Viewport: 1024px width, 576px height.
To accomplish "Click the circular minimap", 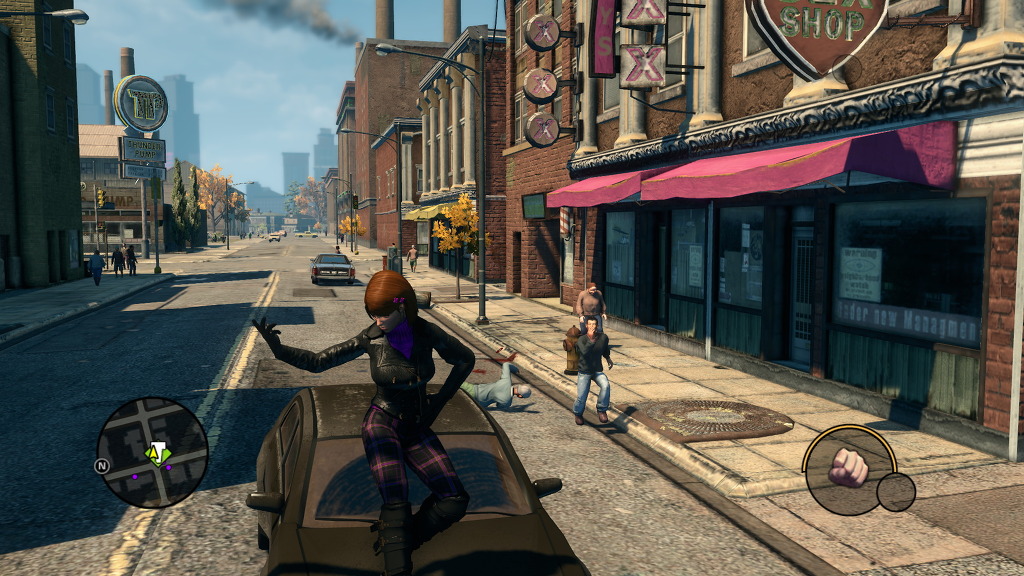I will tap(152, 452).
